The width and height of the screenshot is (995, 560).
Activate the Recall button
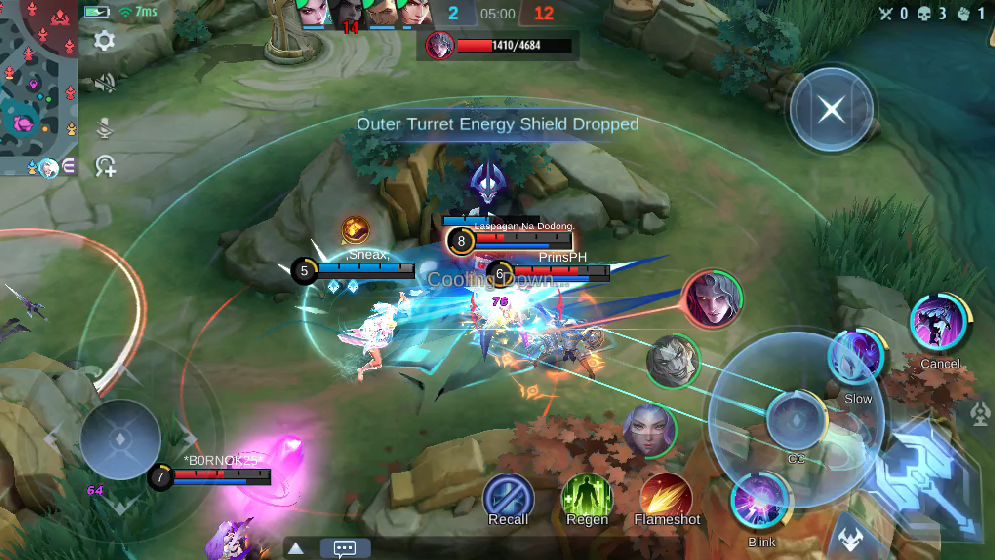point(508,495)
